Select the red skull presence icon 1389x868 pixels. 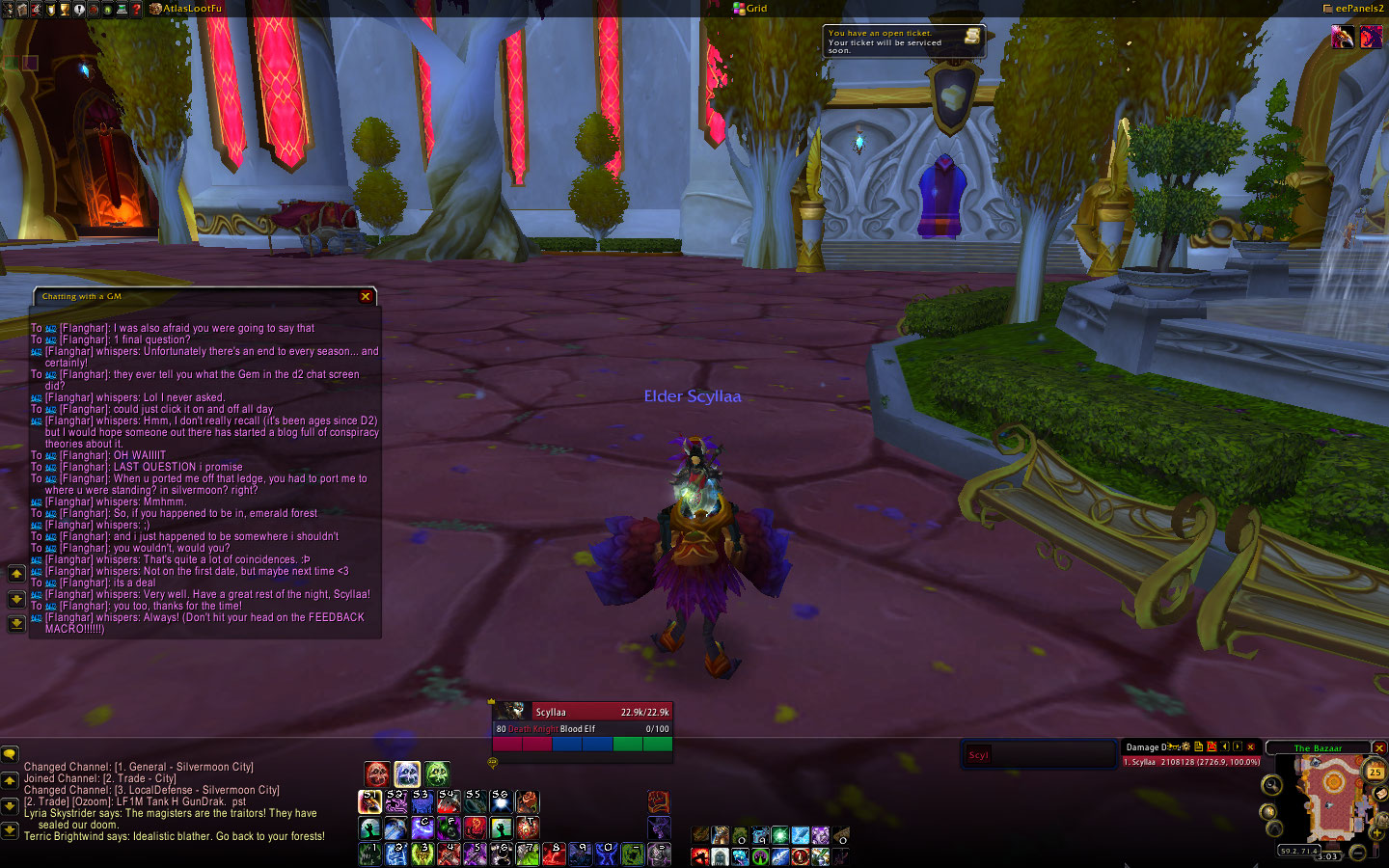coord(377,773)
